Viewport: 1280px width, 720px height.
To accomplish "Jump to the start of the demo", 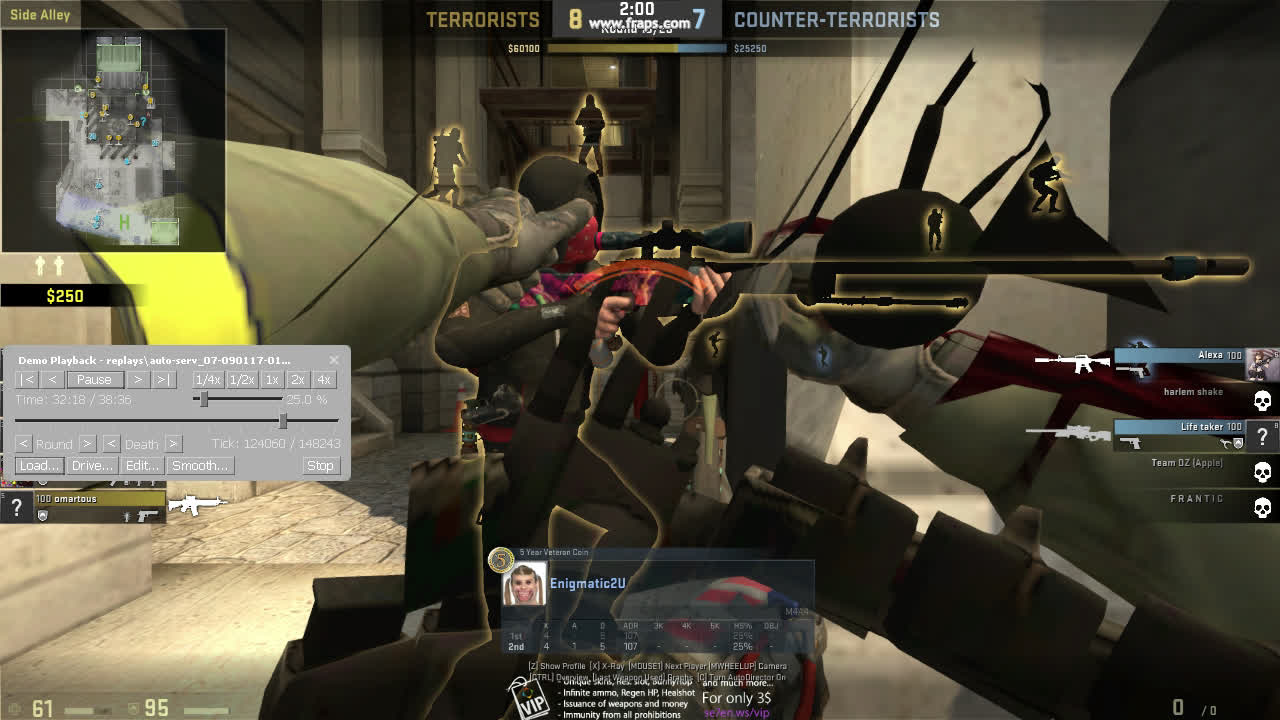I will click(x=28, y=380).
